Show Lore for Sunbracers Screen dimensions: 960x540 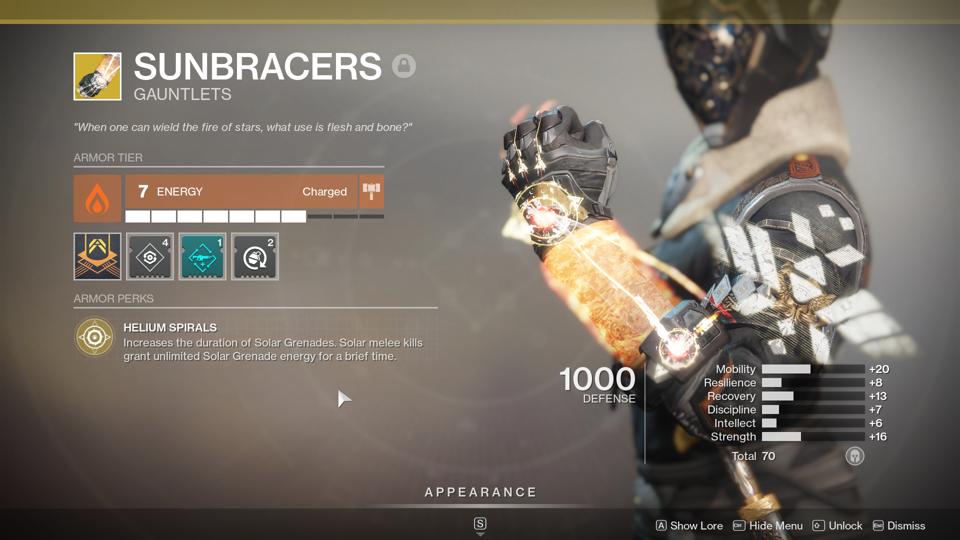[x=689, y=526]
